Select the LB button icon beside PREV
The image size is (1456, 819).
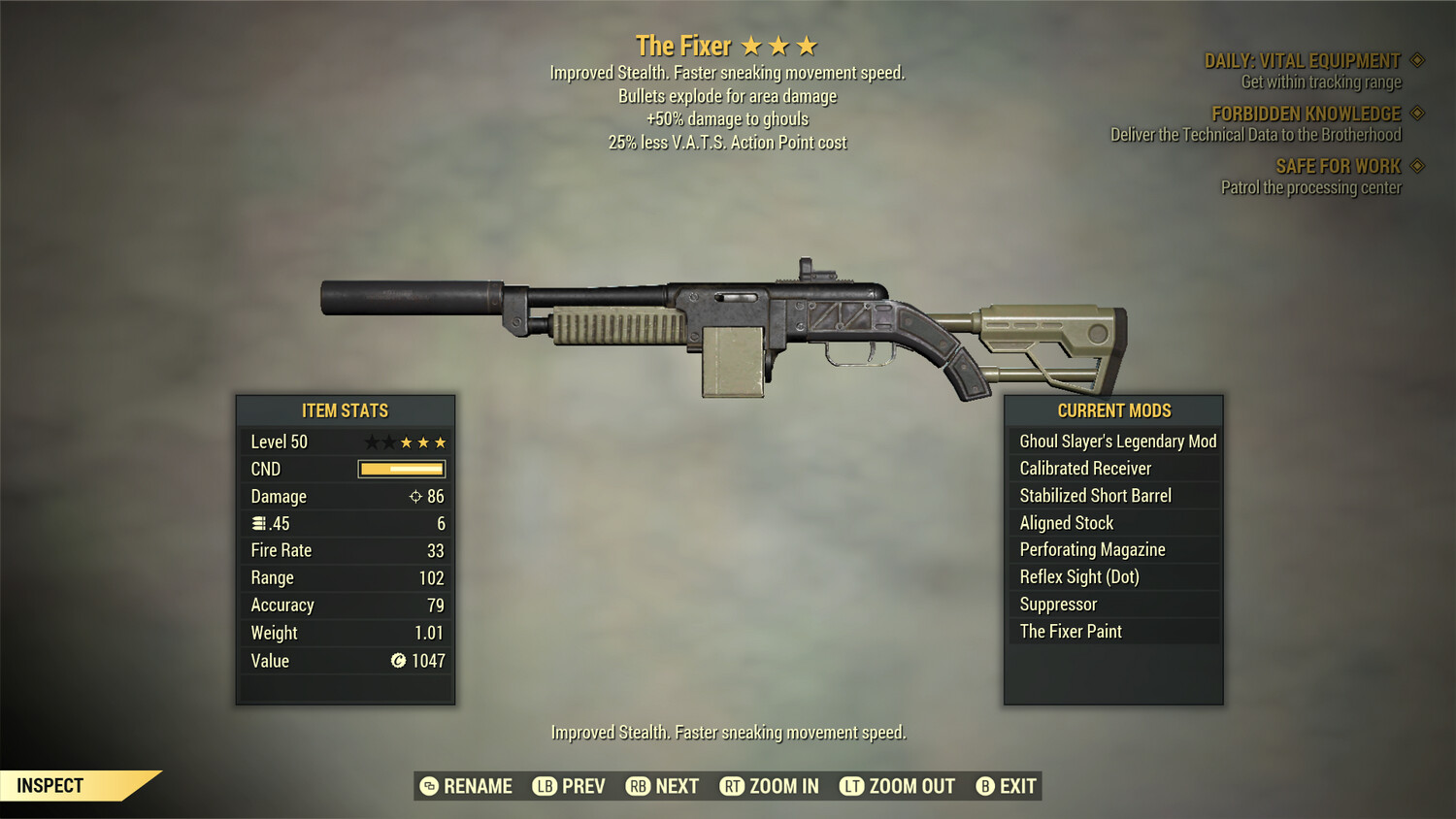pos(546,786)
